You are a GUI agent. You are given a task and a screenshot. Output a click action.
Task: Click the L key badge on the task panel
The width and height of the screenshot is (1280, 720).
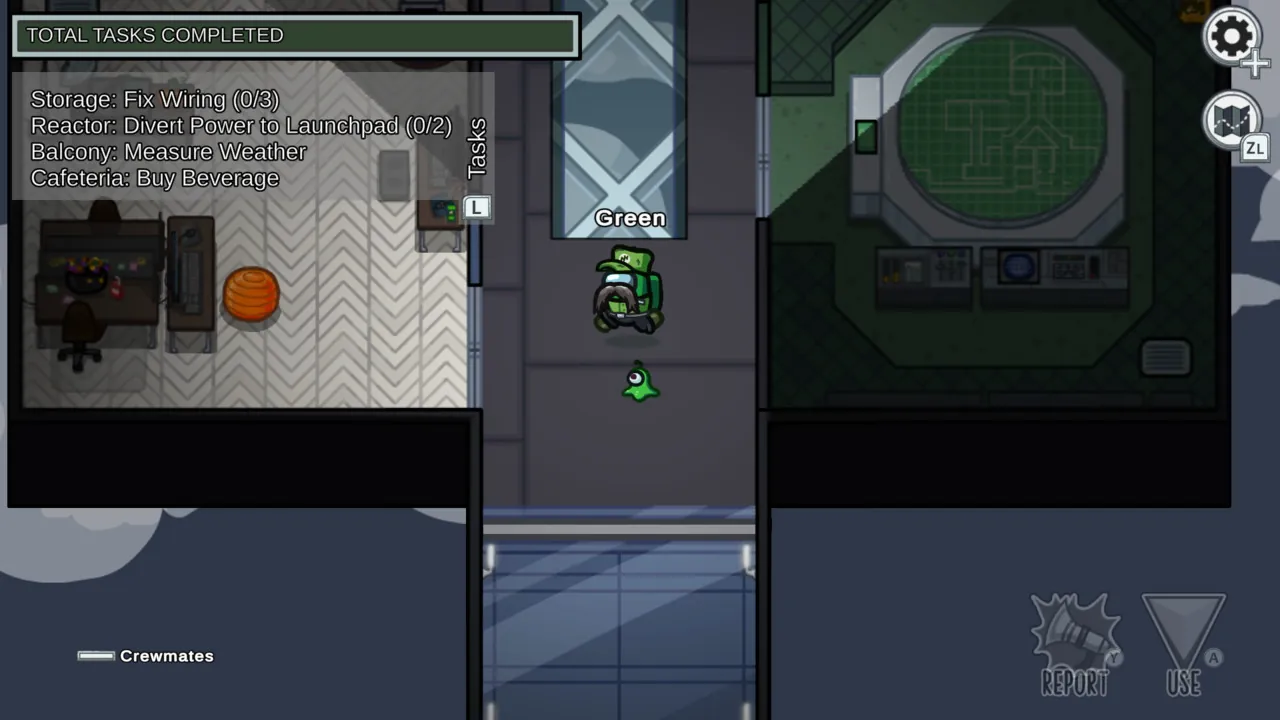click(x=476, y=207)
